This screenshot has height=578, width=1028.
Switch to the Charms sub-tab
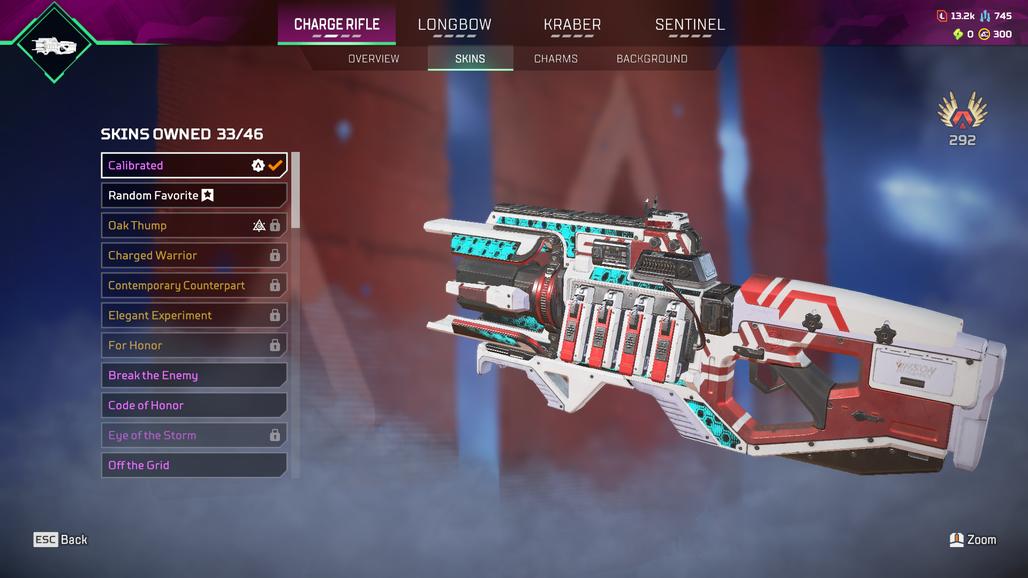[556, 59]
